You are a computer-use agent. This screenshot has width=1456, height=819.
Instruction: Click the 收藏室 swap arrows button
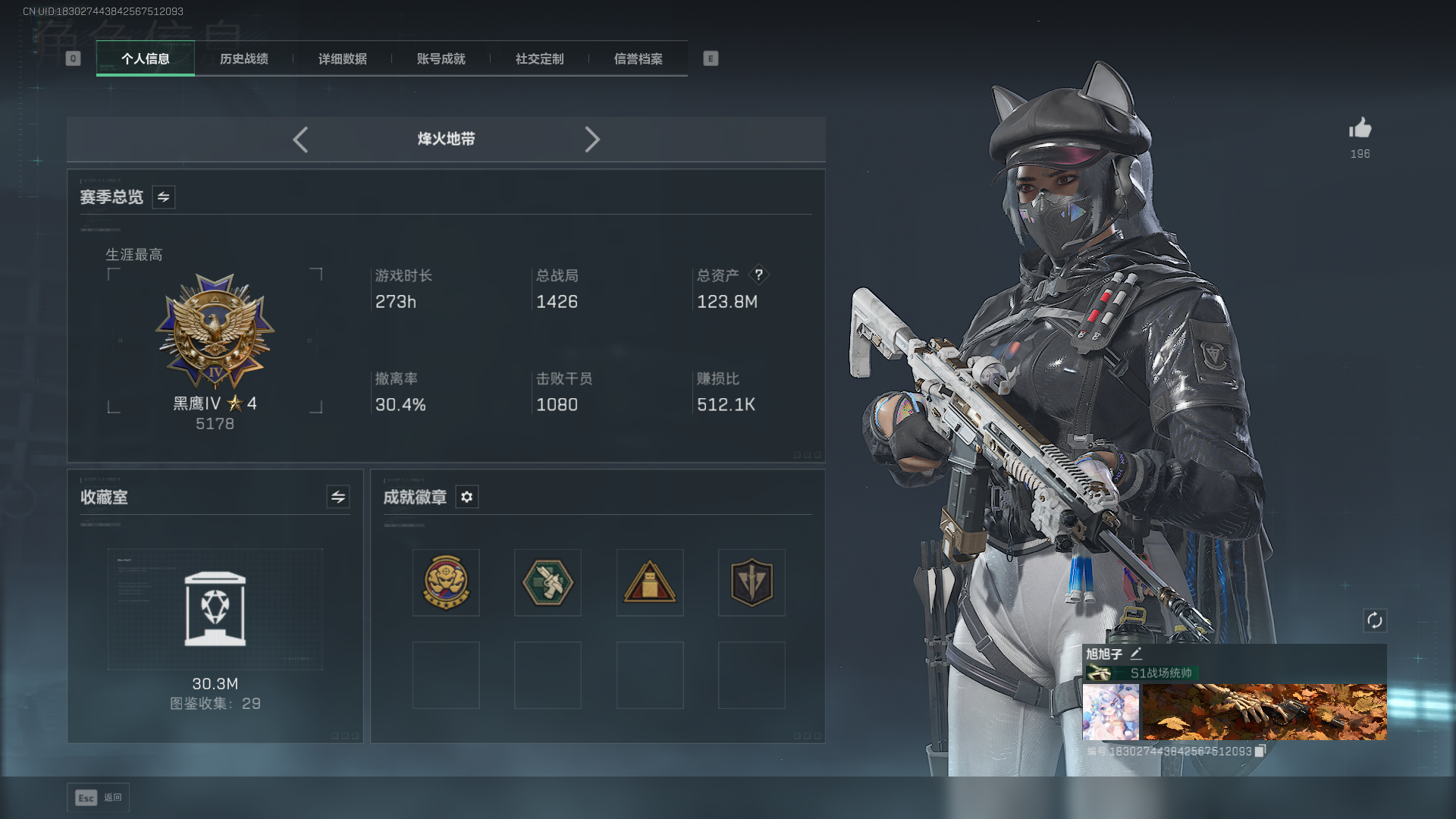point(338,497)
